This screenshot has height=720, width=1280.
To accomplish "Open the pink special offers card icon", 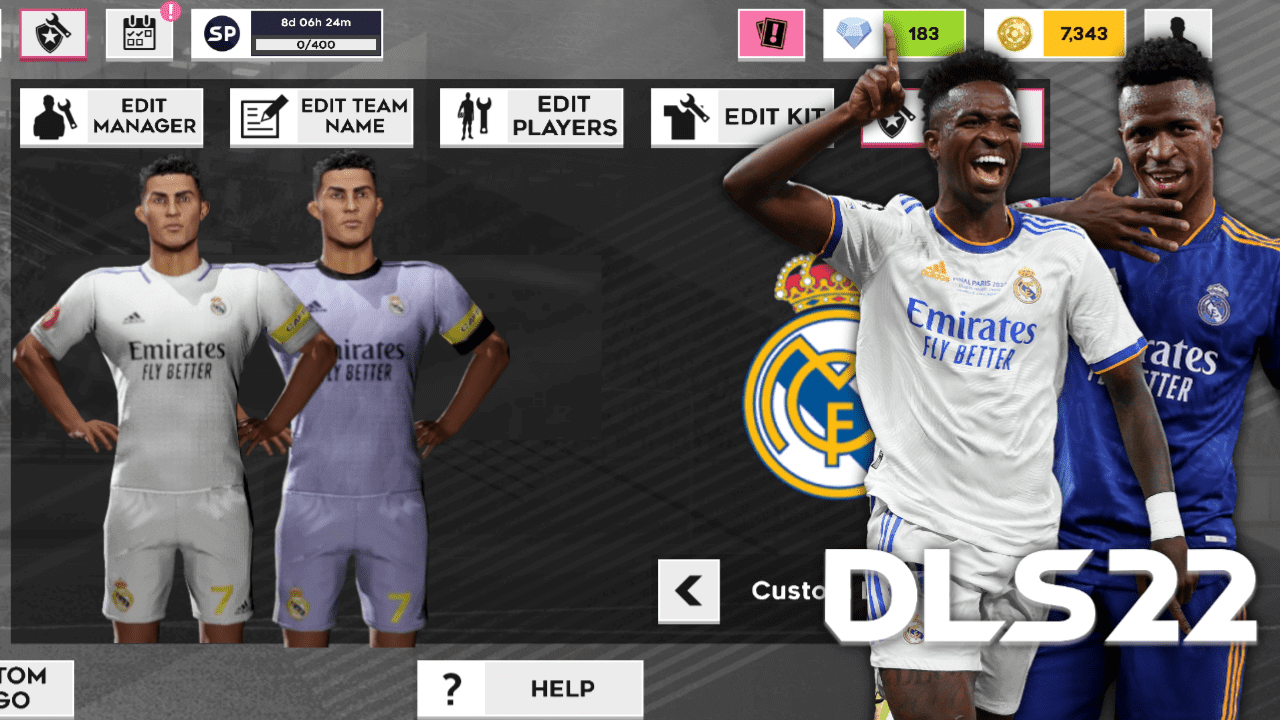I will pos(771,33).
